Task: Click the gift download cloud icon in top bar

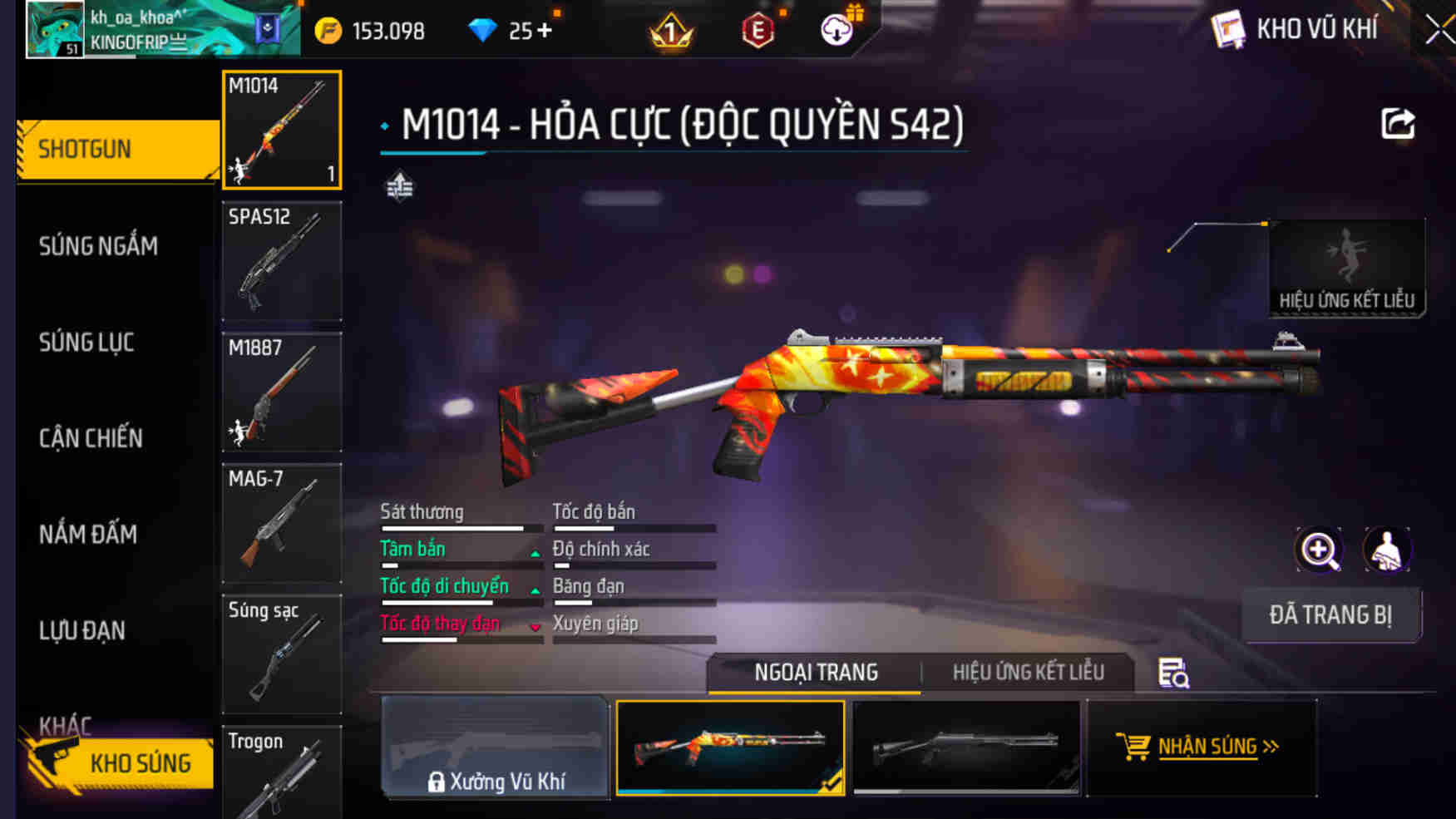Action: 837,28
